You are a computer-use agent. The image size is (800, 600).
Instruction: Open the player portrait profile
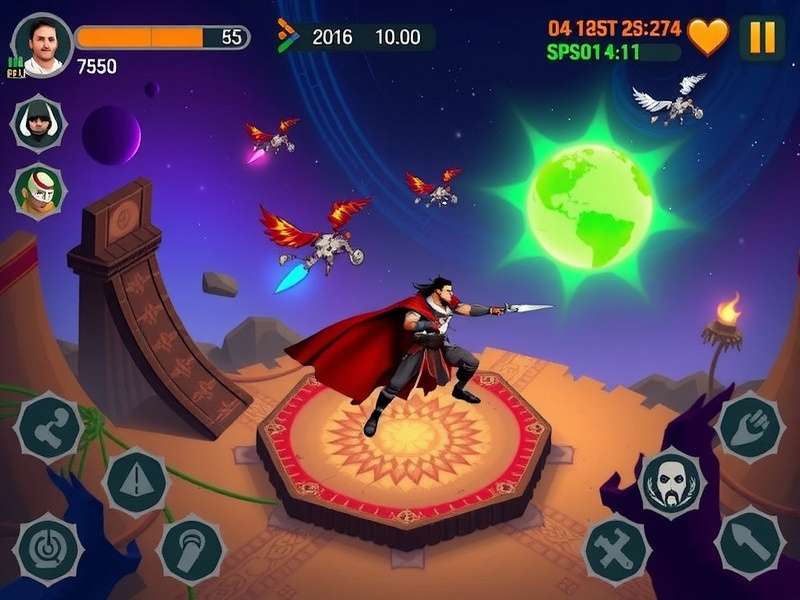[x=42, y=44]
